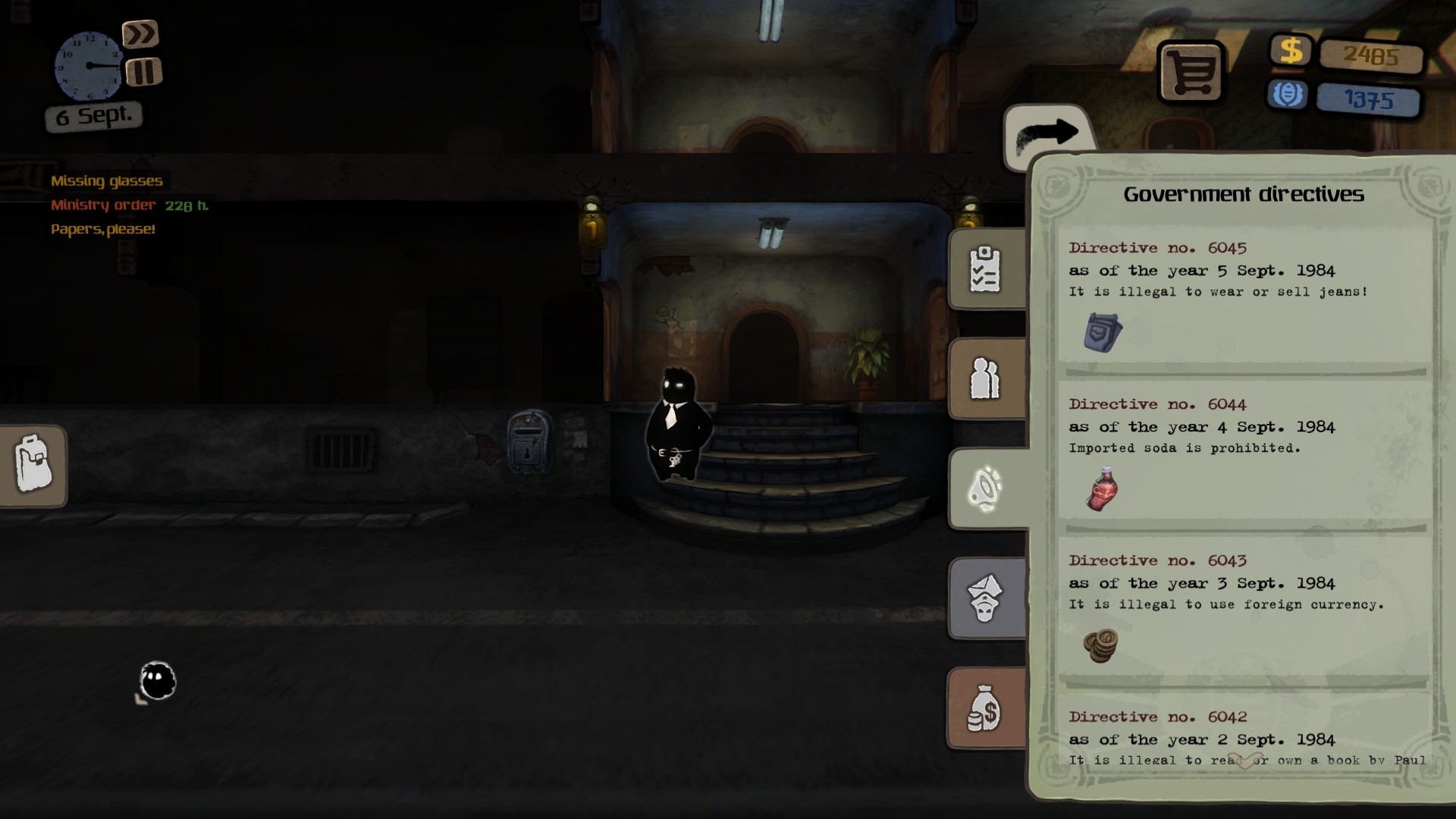The image size is (1456, 819).
Task: Open the tenants profiles tab
Action: [x=986, y=378]
